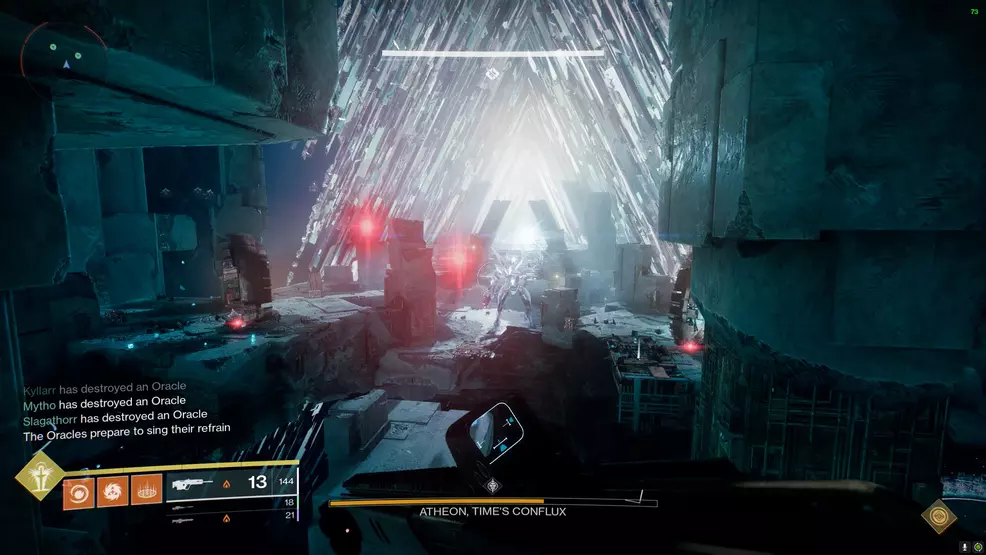986x555 pixels.
Task: Cast the orange rift class ability
Action: tap(146, 491)
